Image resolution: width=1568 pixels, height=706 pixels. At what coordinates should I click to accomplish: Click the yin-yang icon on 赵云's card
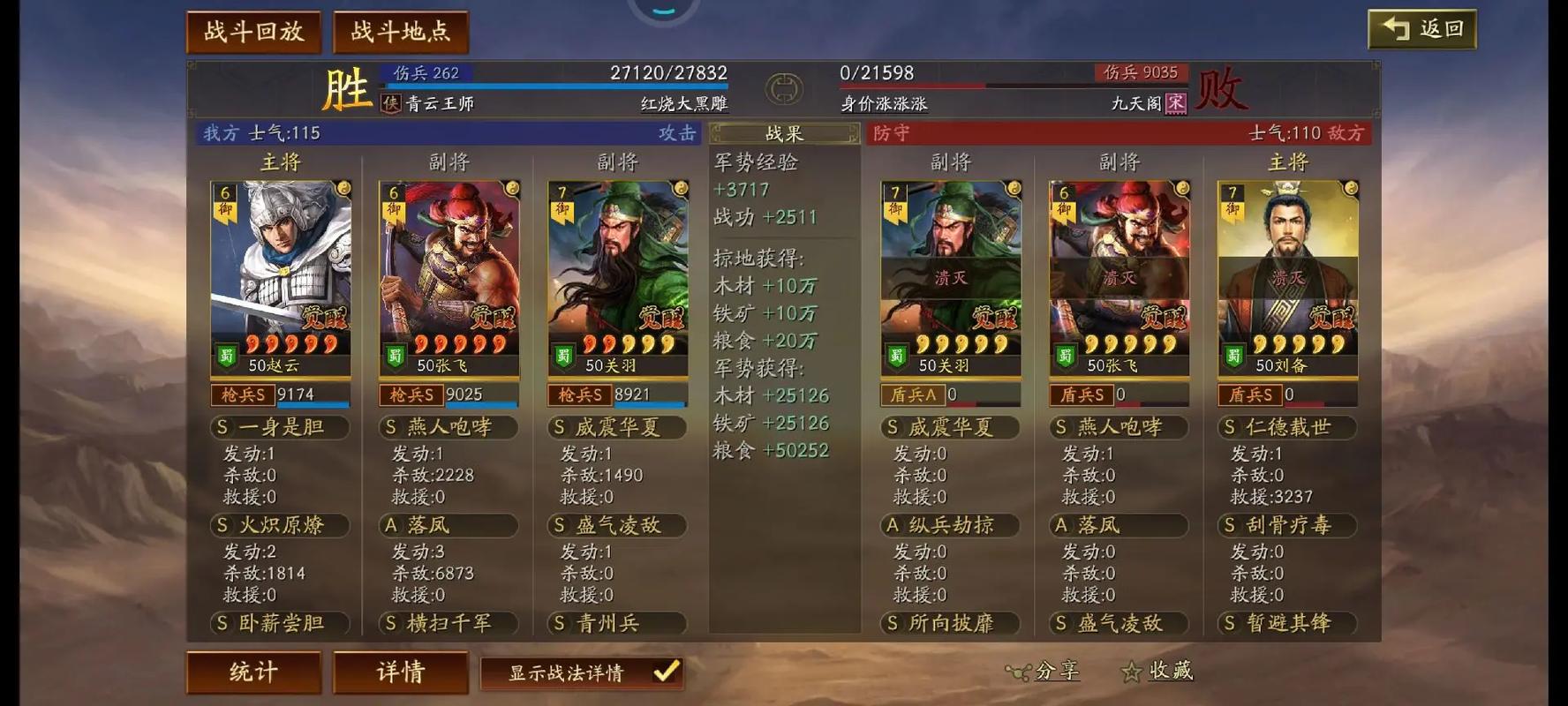pyautogui.click(x=344, y=190)
